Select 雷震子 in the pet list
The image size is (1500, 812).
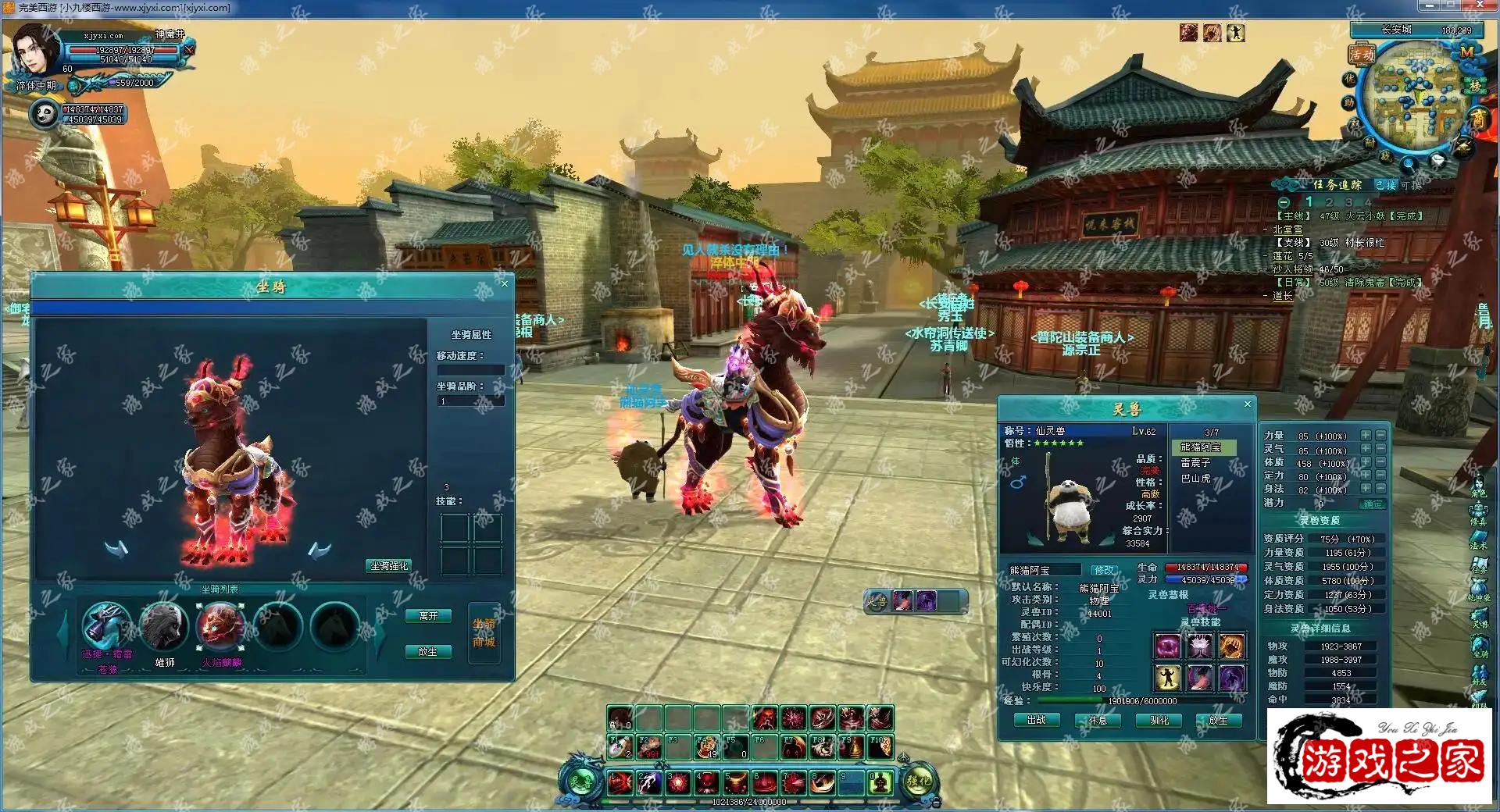[1195, 463]
